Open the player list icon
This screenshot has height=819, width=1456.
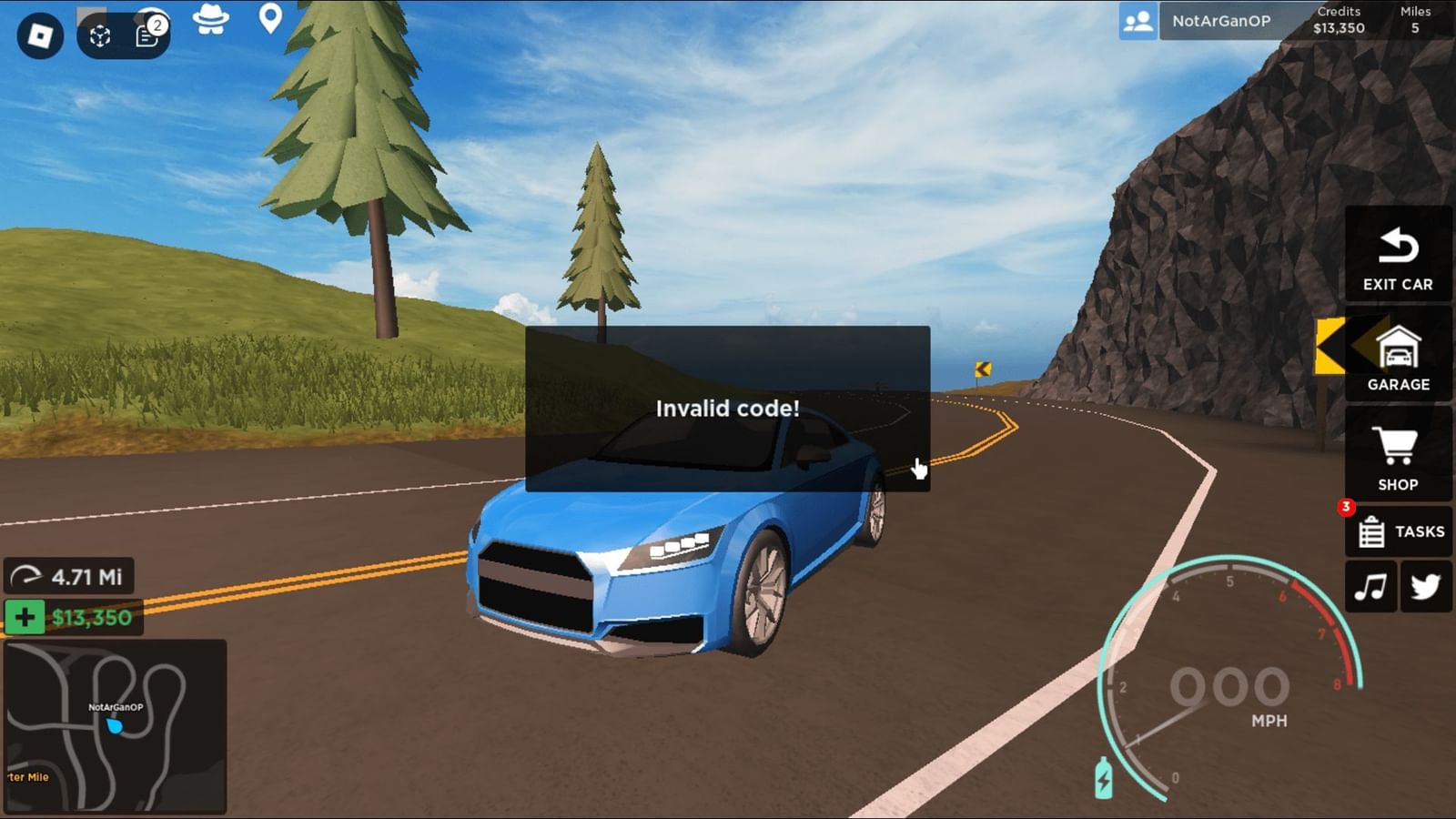click(x=1138, y=20)
